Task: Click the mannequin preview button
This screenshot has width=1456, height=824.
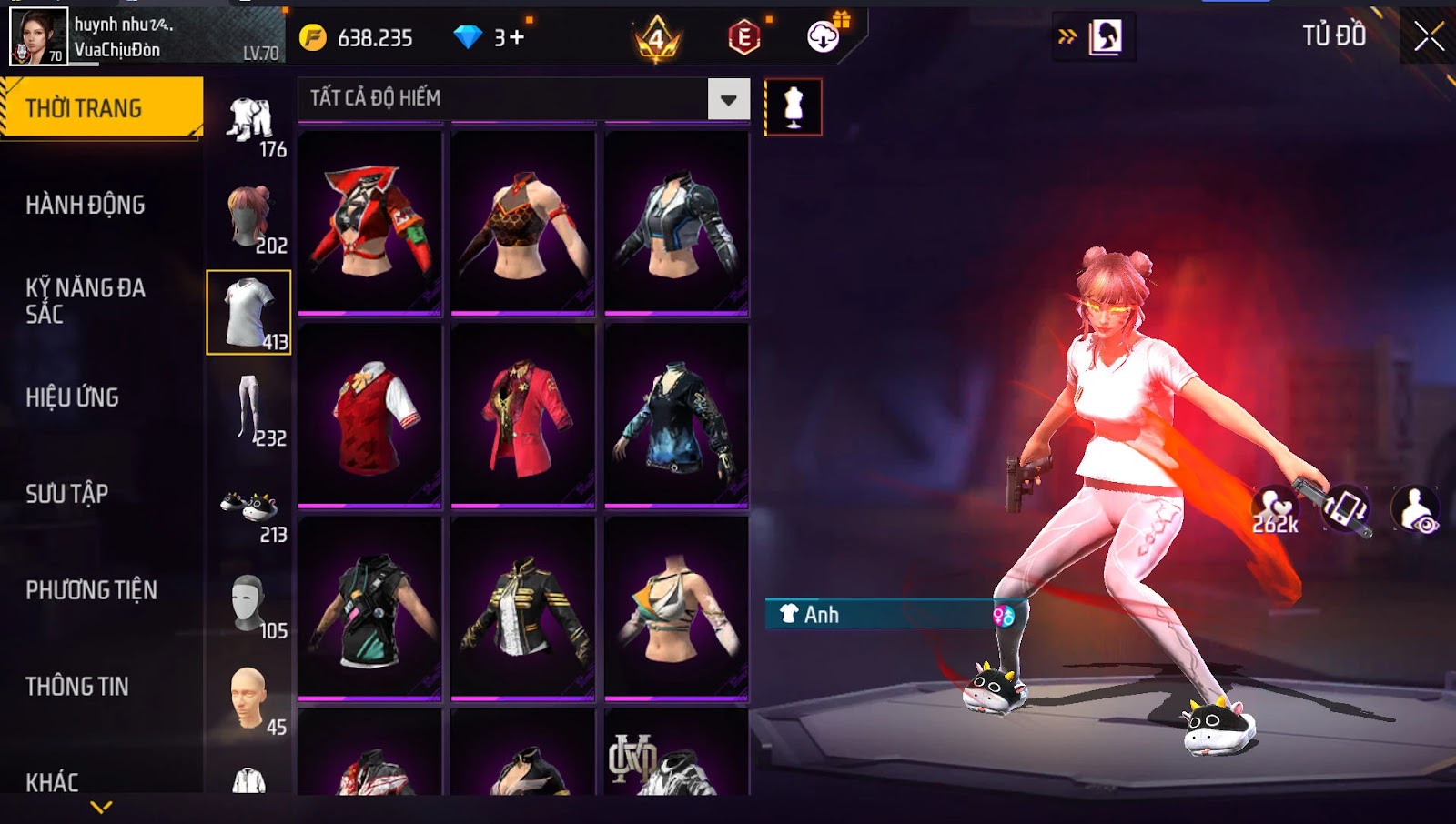Action: pyautogui.click(x=794, y=107)
